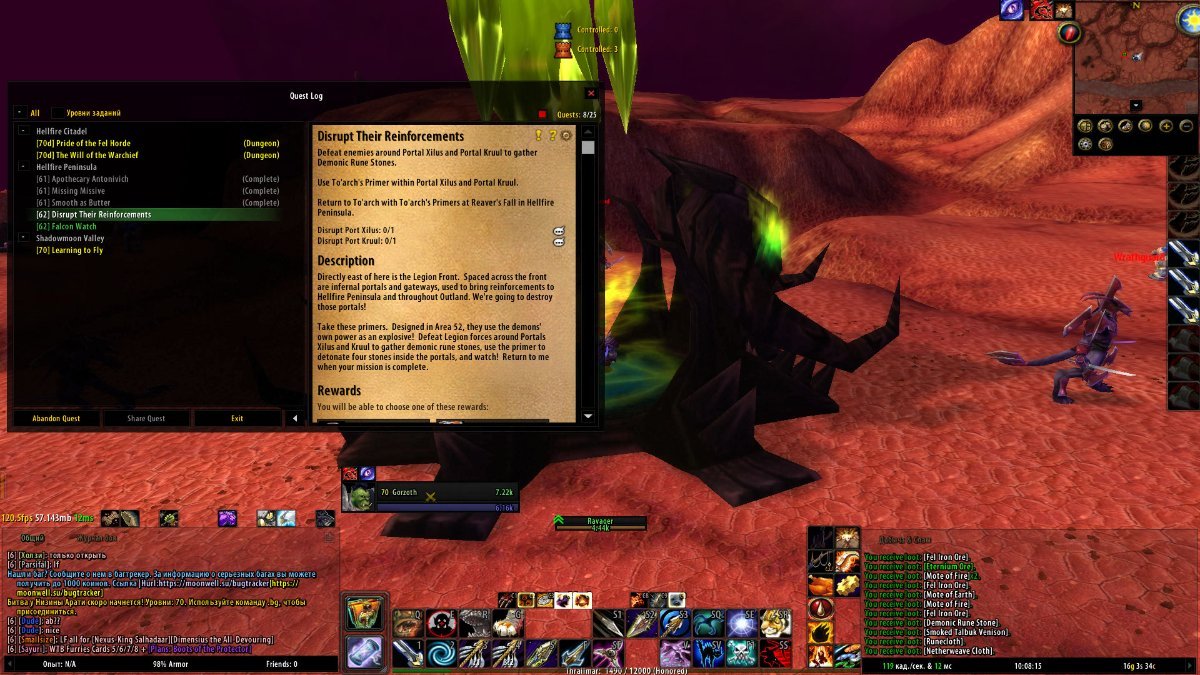Zoom out the minimap with minus button
This screenshot has width=1200, height=675.
pyautogui.click(x=1185, y=126)
